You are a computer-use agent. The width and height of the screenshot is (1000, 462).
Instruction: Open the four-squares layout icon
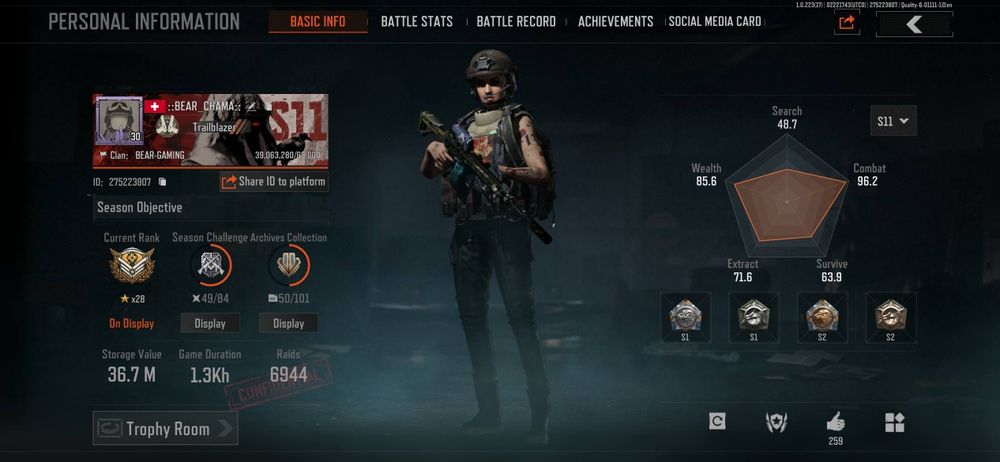(x=894, y=422)
